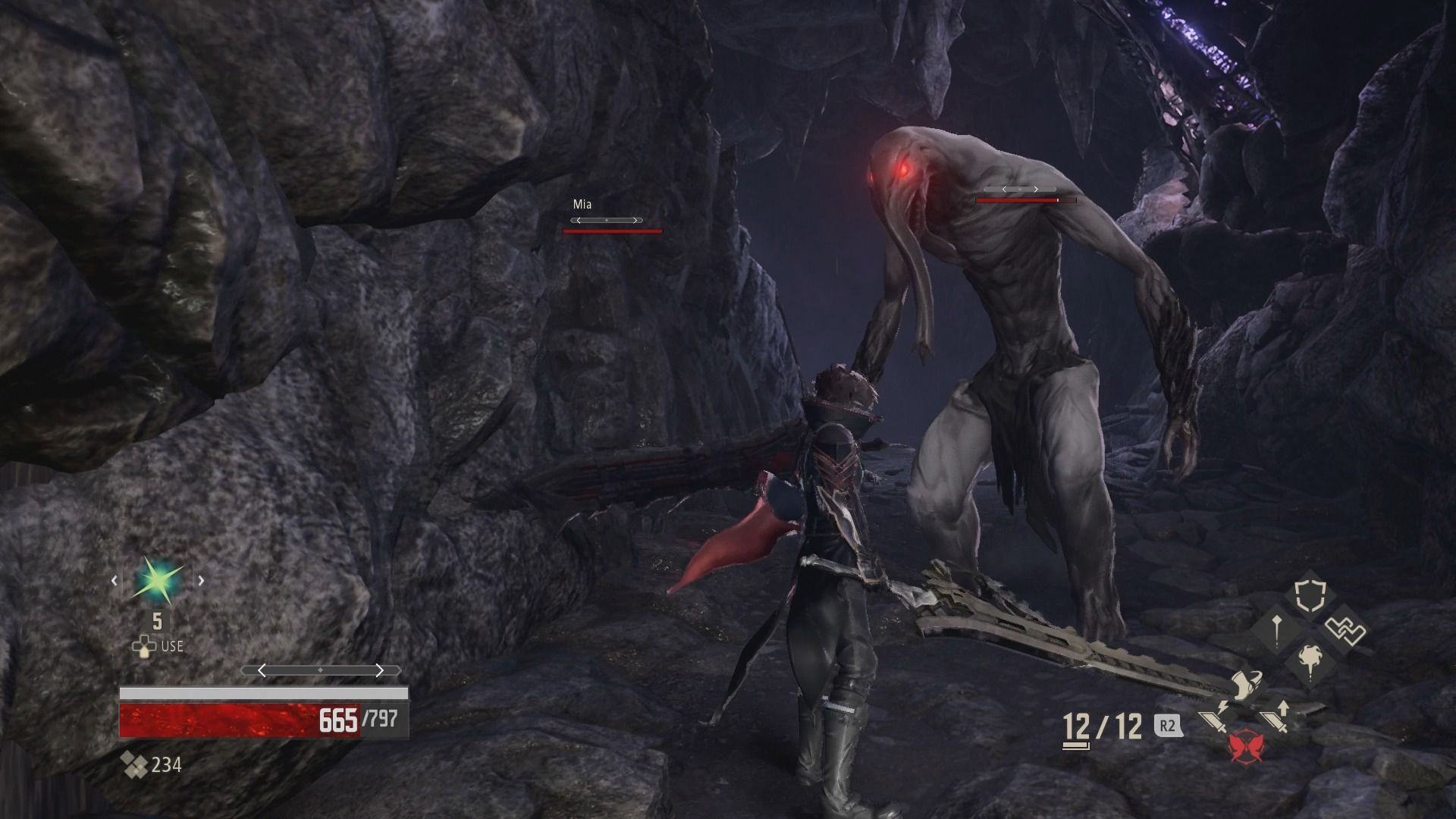
Task: Cycle quick item with the right arrow
Action: [x=201, y=582]
